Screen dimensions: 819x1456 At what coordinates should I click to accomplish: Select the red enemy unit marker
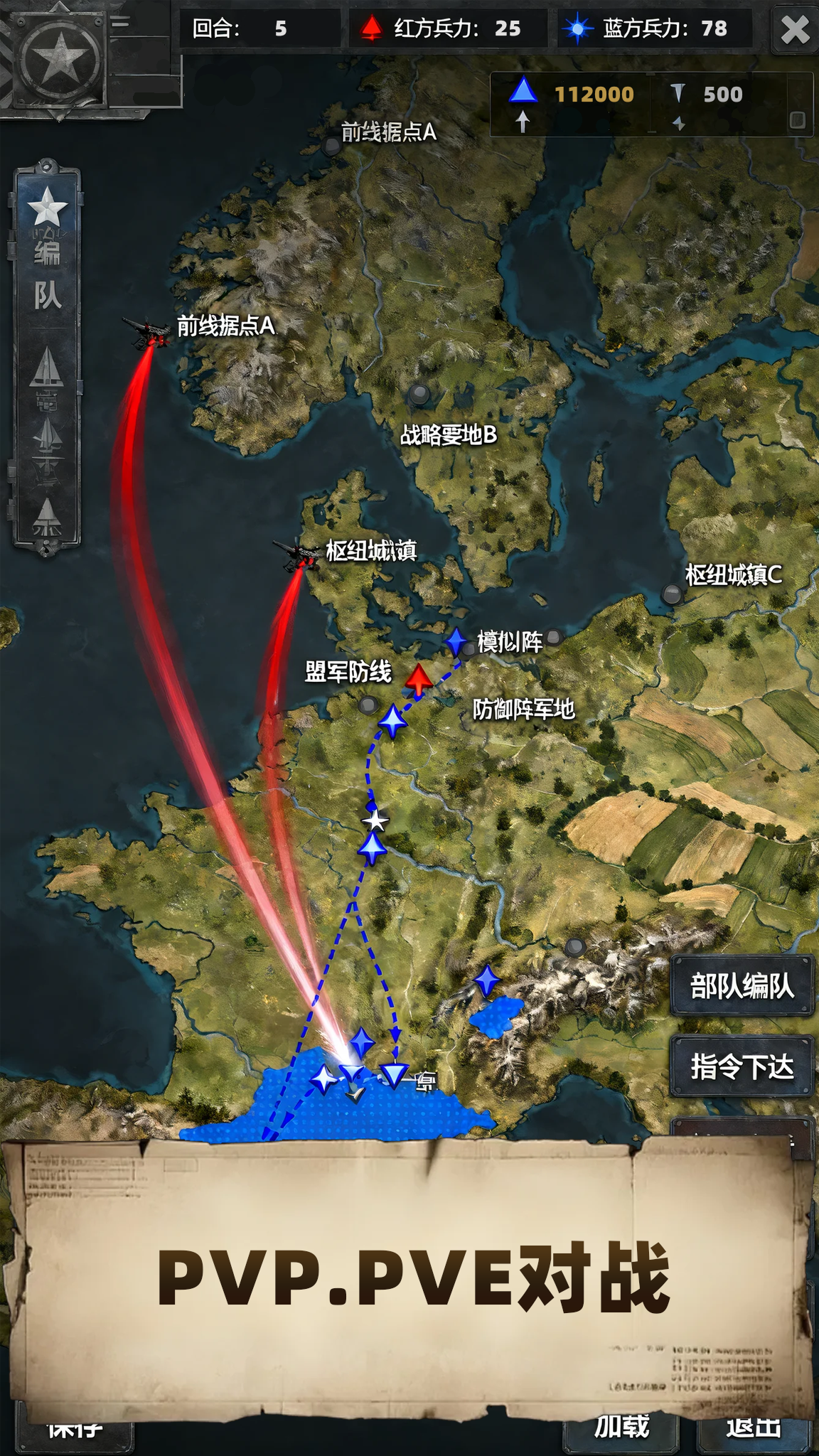(x=419, y=679)
